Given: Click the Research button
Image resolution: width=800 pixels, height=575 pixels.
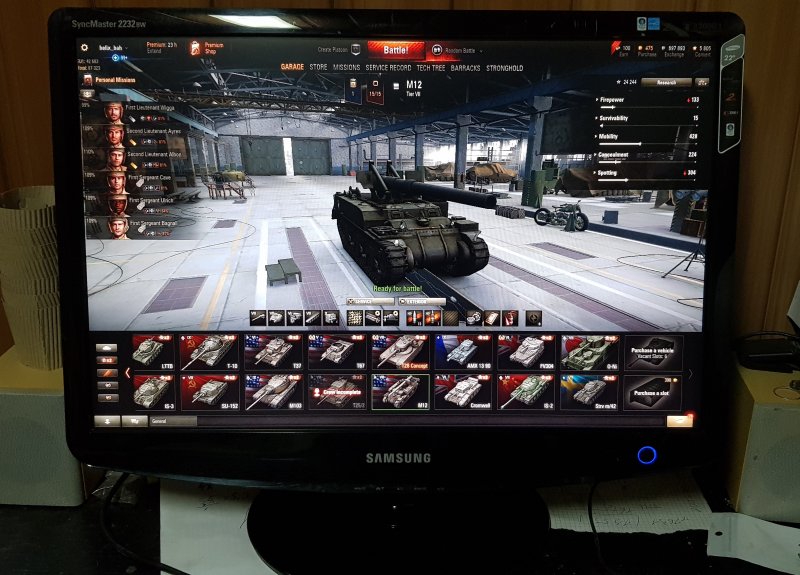Looking at the screenshot, I should point(666,82).
